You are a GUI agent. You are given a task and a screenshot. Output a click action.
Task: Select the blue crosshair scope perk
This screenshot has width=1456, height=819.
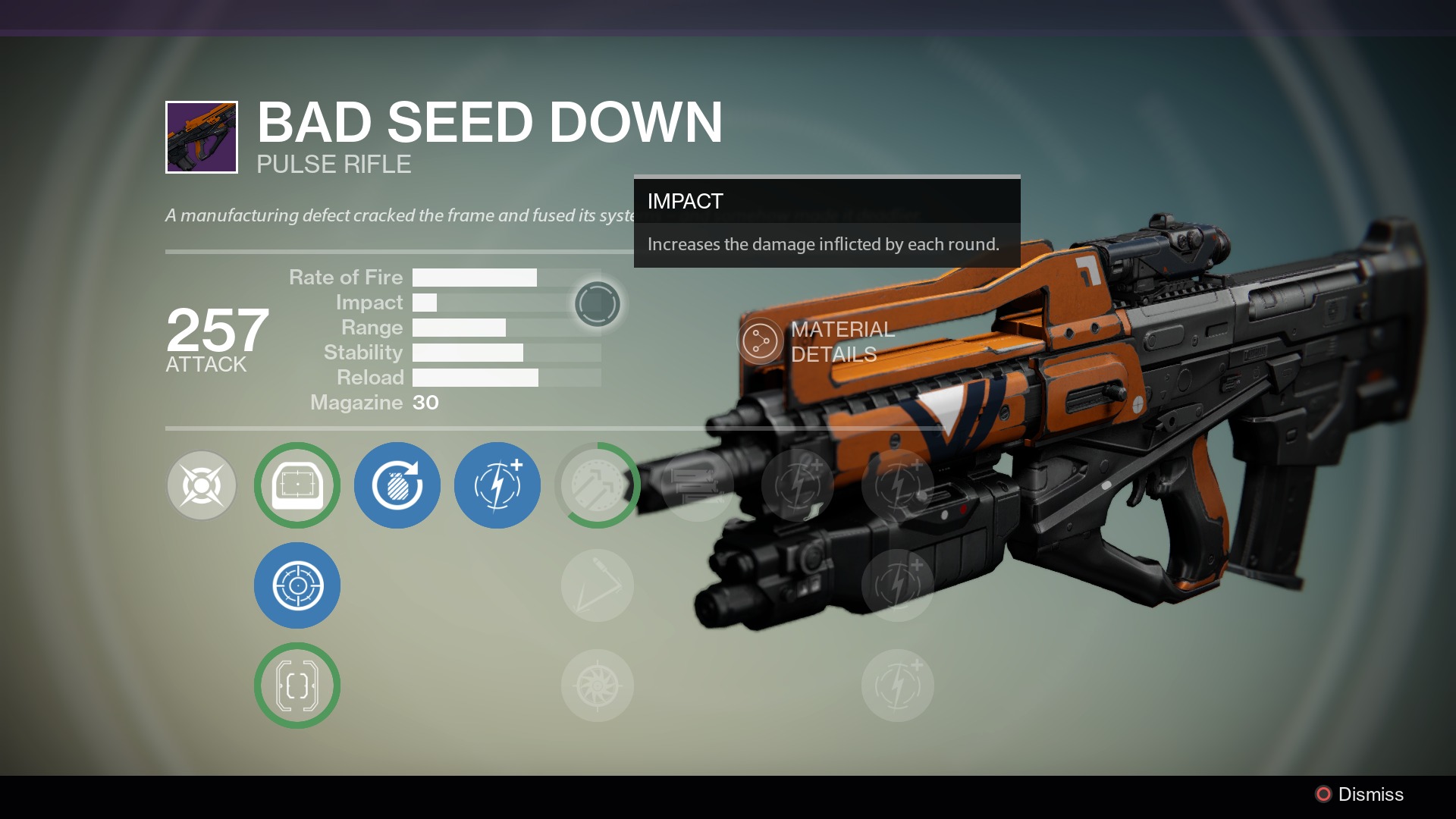tap(297, 585)
